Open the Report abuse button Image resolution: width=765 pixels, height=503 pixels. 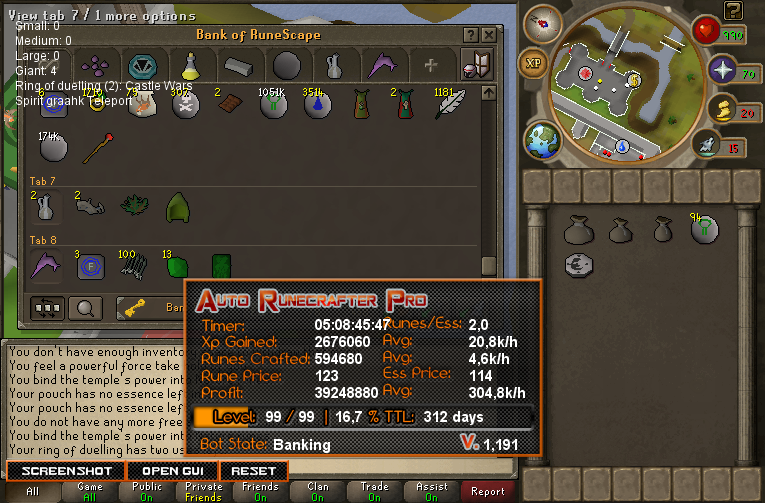(488, 491)
